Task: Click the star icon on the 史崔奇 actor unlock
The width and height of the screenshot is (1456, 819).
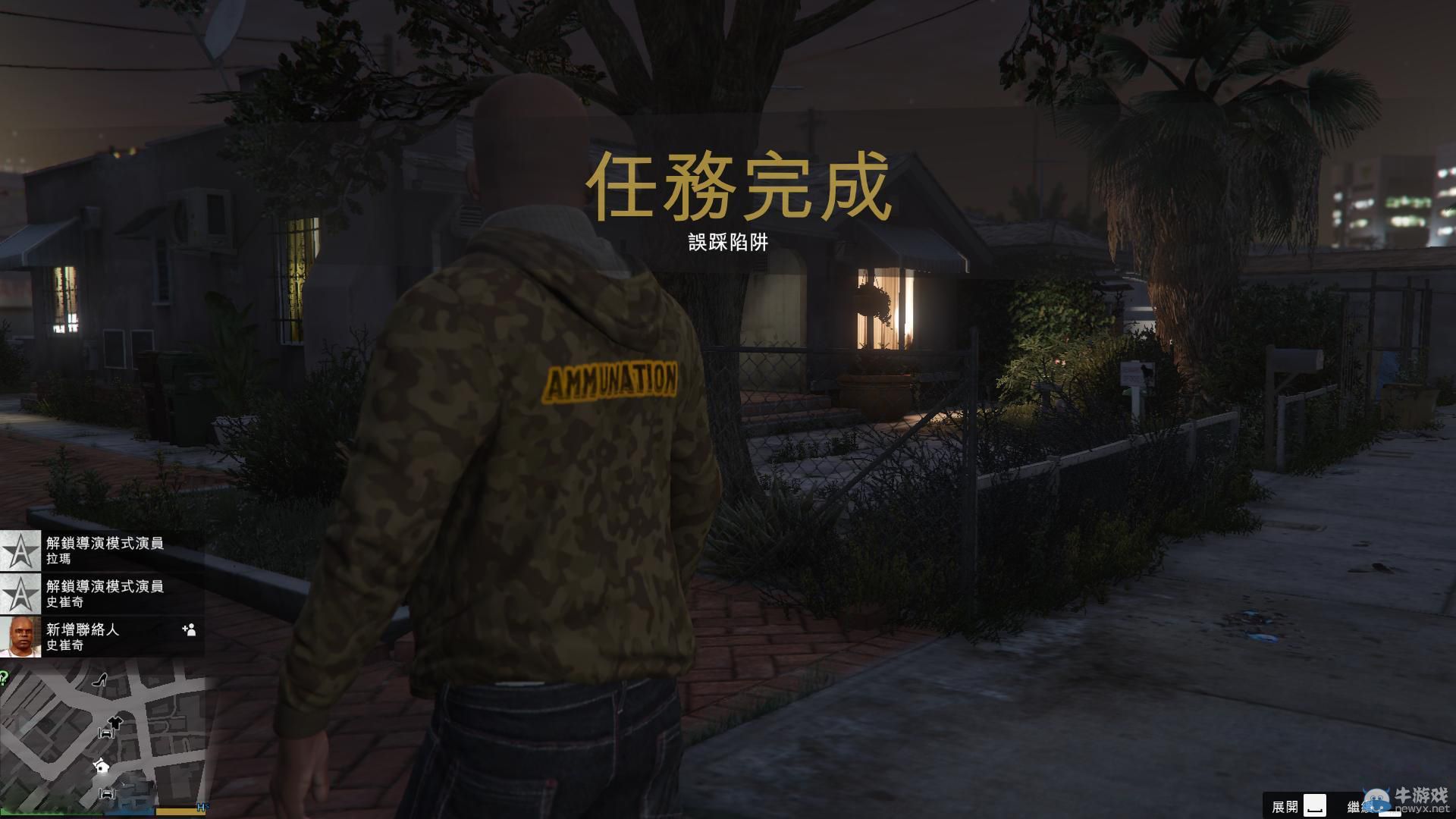Action: [x=19, y=592]
